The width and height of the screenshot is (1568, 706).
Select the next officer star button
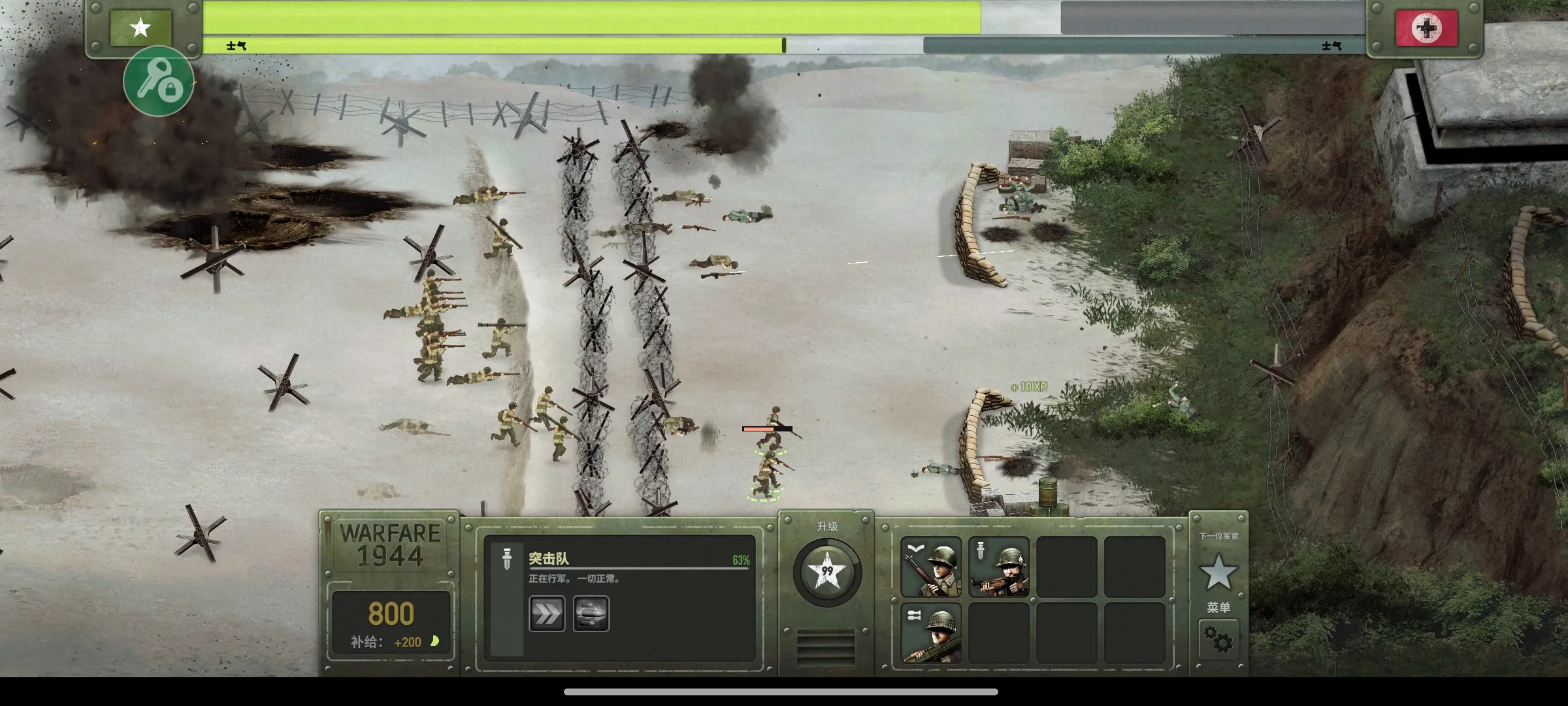[x=1218, y=572]
